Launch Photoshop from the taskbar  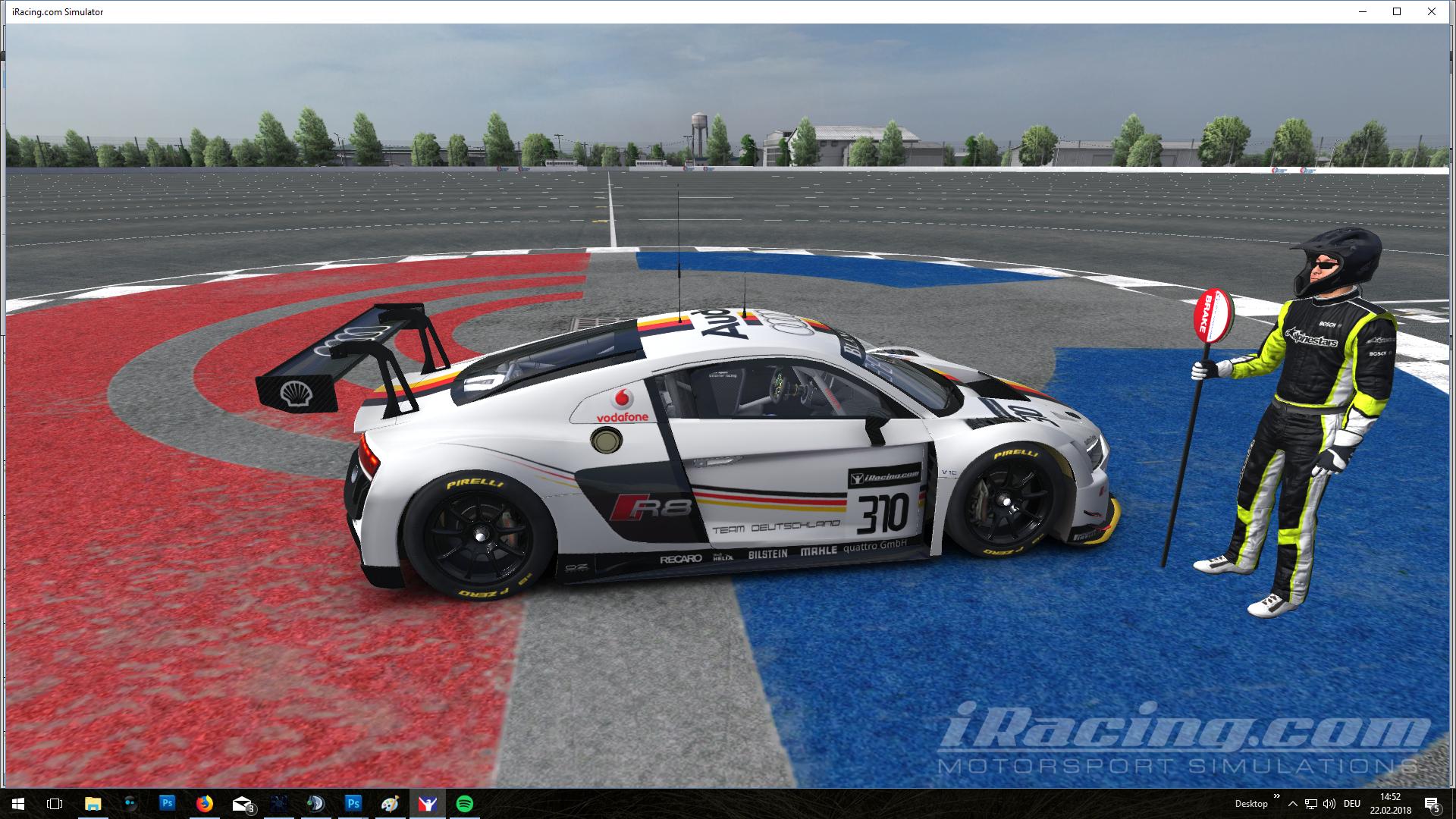tap(167, 803)
